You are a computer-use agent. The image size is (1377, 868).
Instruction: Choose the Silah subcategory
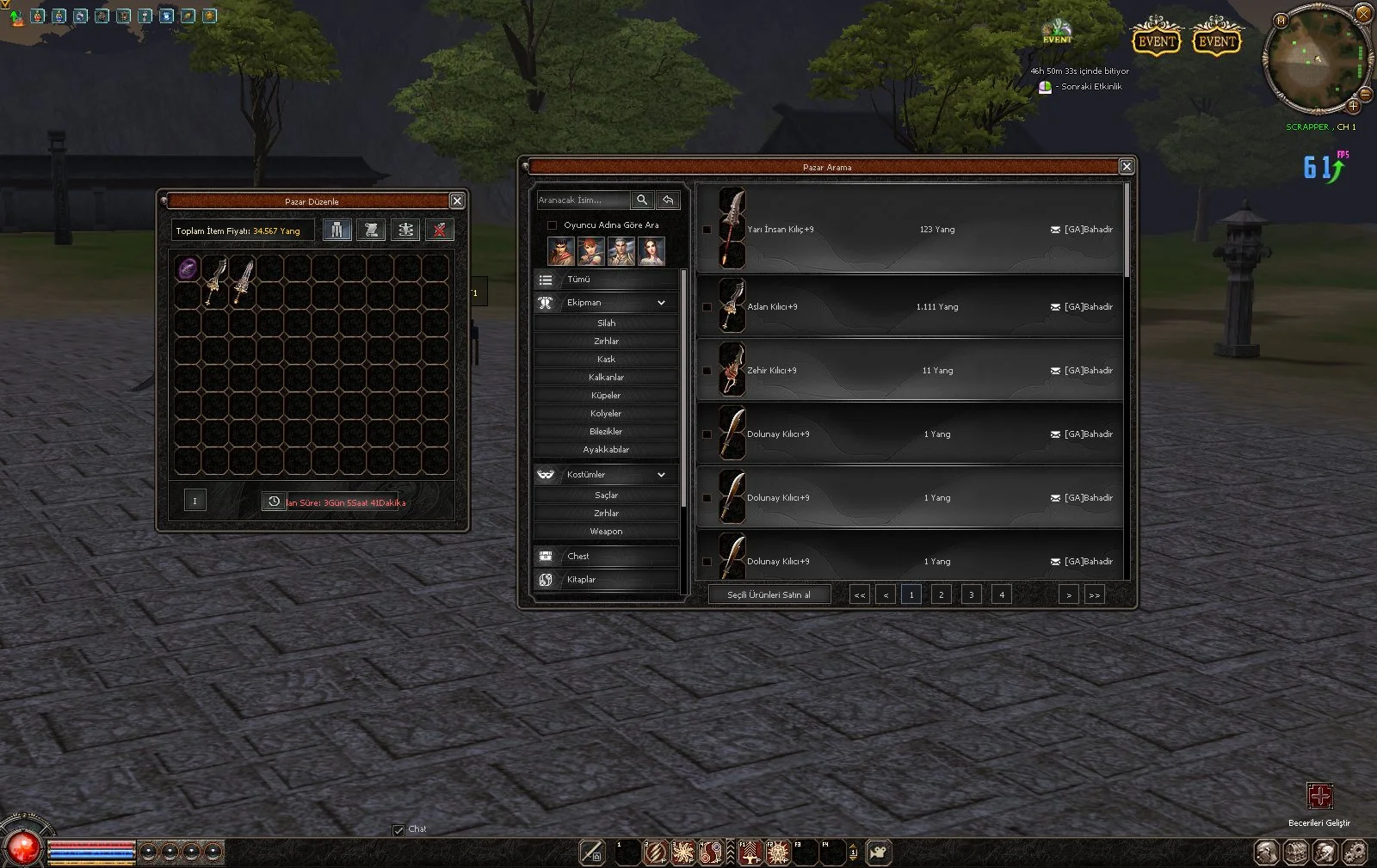coord(606,323)
